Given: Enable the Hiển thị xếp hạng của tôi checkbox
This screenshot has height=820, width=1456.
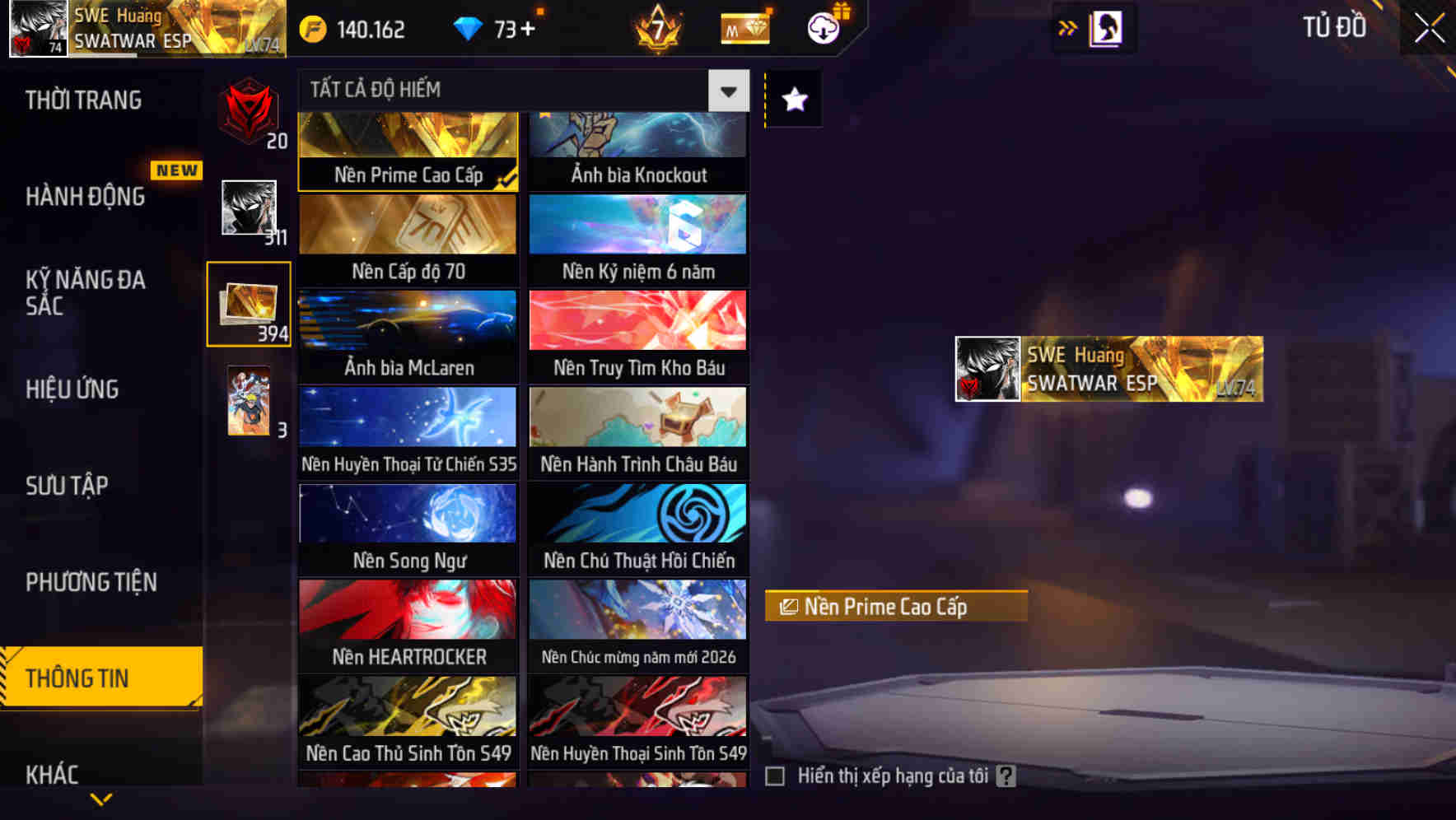Looking at the screenshot, I should point(775,775).
